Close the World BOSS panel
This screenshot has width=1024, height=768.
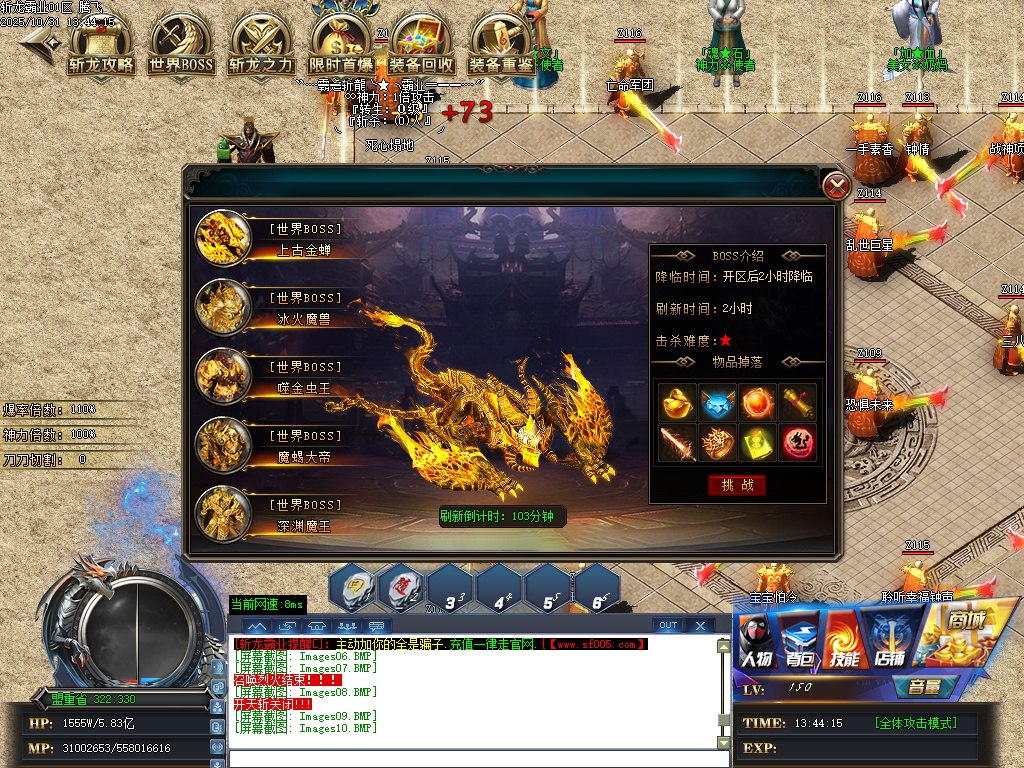point(836,185)
